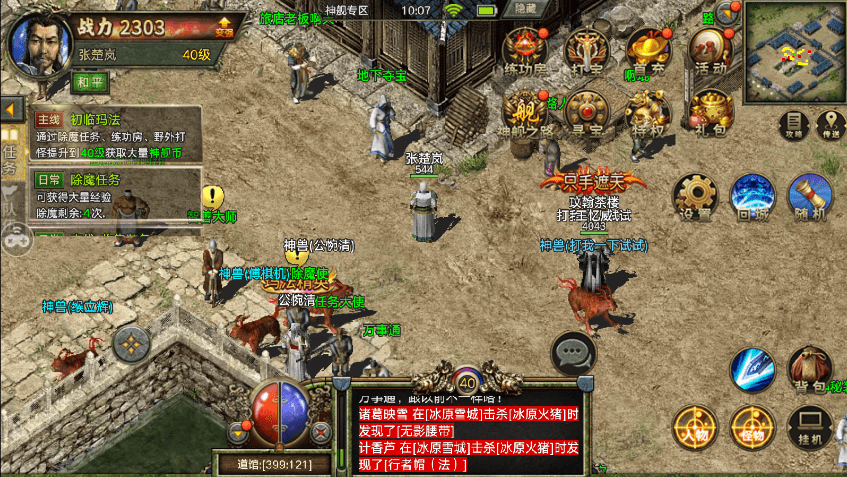This screenshot has height=477, width=847.
Task: Open the 活动 events icon
Action: (x=711, y=49)
